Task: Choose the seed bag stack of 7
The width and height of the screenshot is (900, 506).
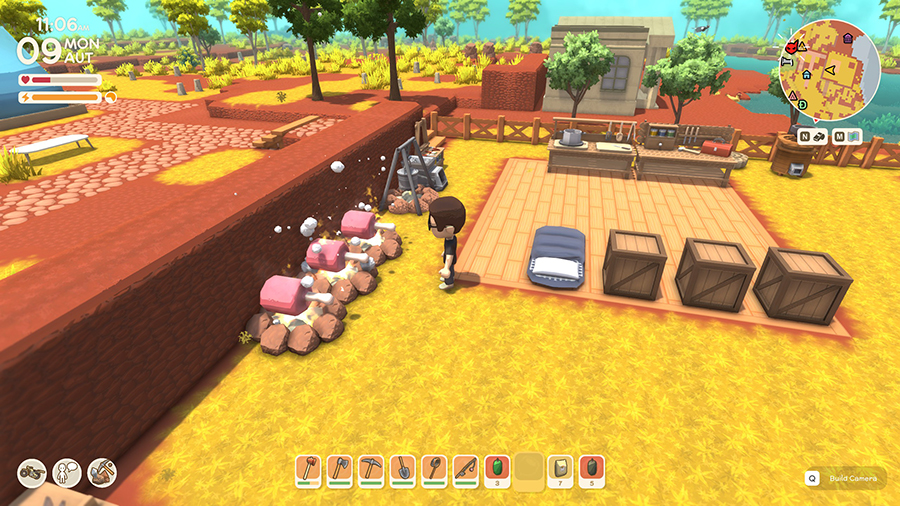Action: [x=561, y=469]
